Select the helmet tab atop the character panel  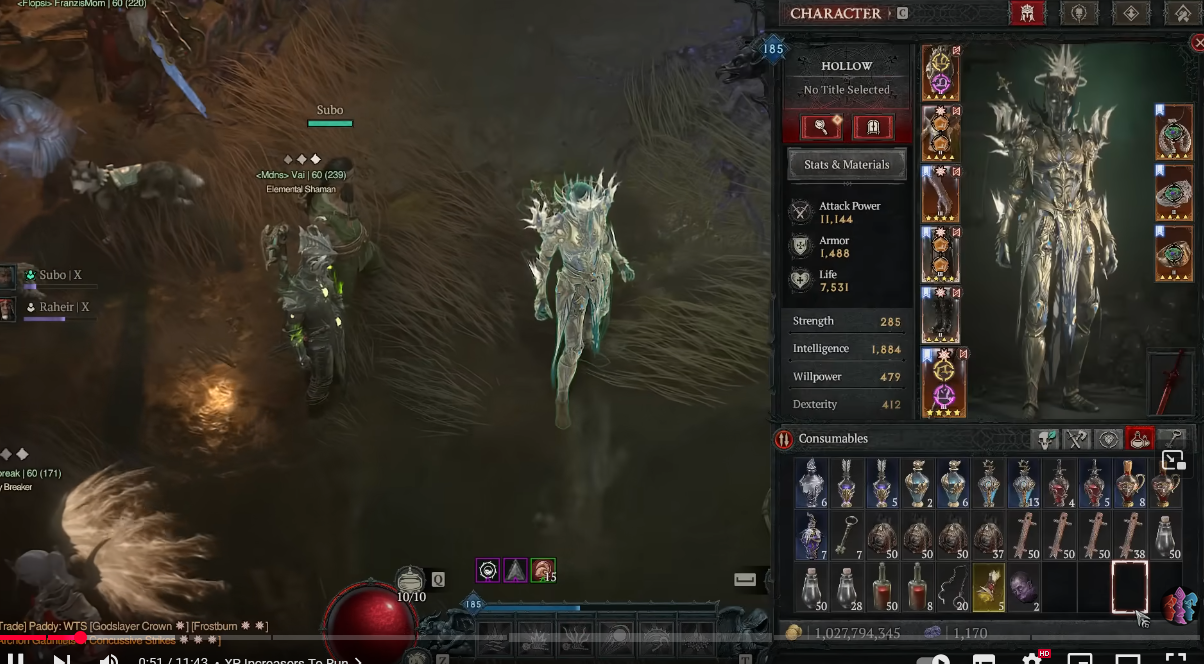tap(1027, 13)
